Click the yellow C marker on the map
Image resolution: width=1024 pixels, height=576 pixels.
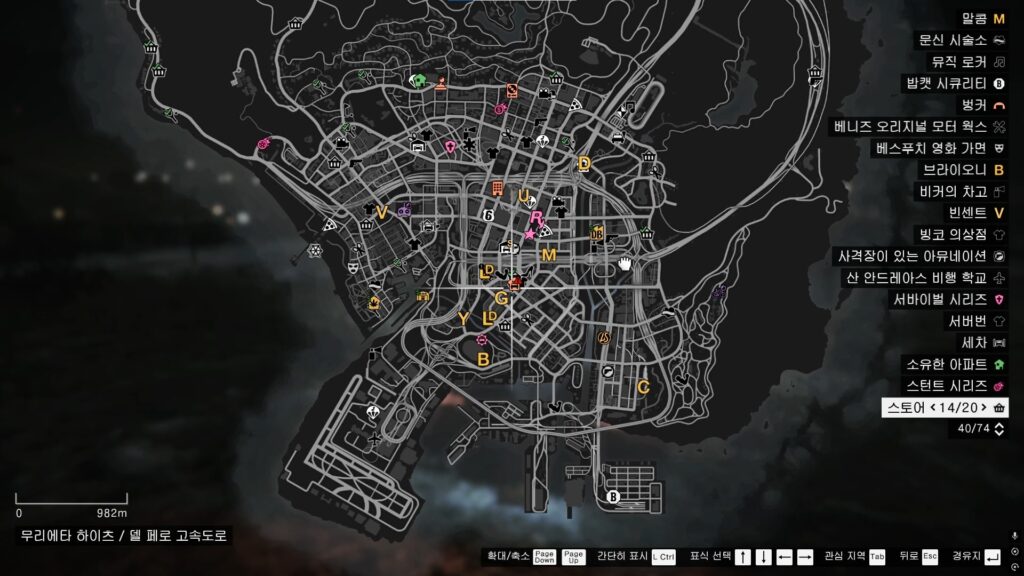click(643, 386)
